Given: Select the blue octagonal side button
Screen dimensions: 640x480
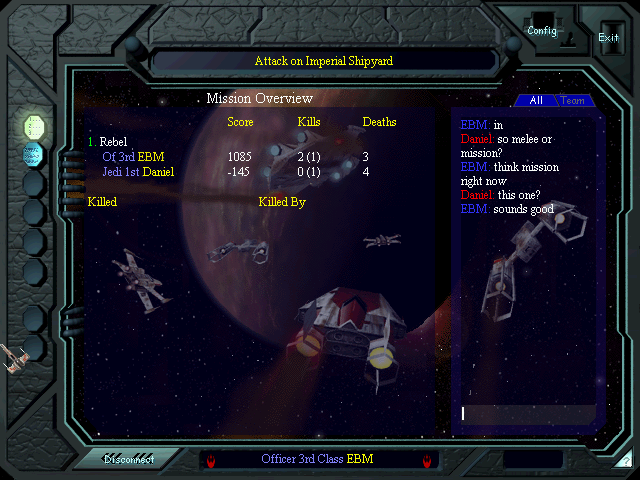Looking at the screenshot, I should pos(34,154).
